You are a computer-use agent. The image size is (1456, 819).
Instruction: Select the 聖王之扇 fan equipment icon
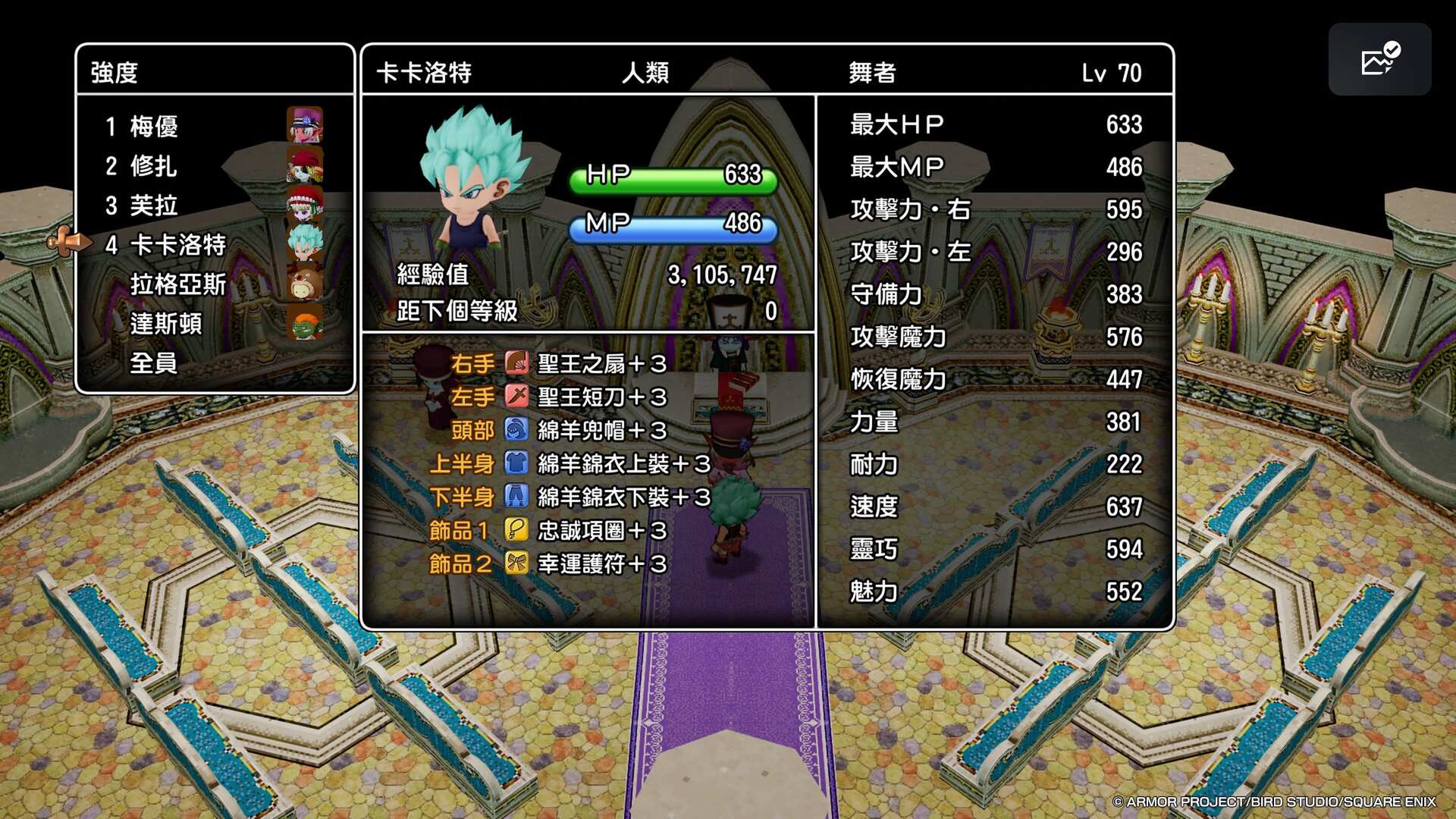pos(516,365)
